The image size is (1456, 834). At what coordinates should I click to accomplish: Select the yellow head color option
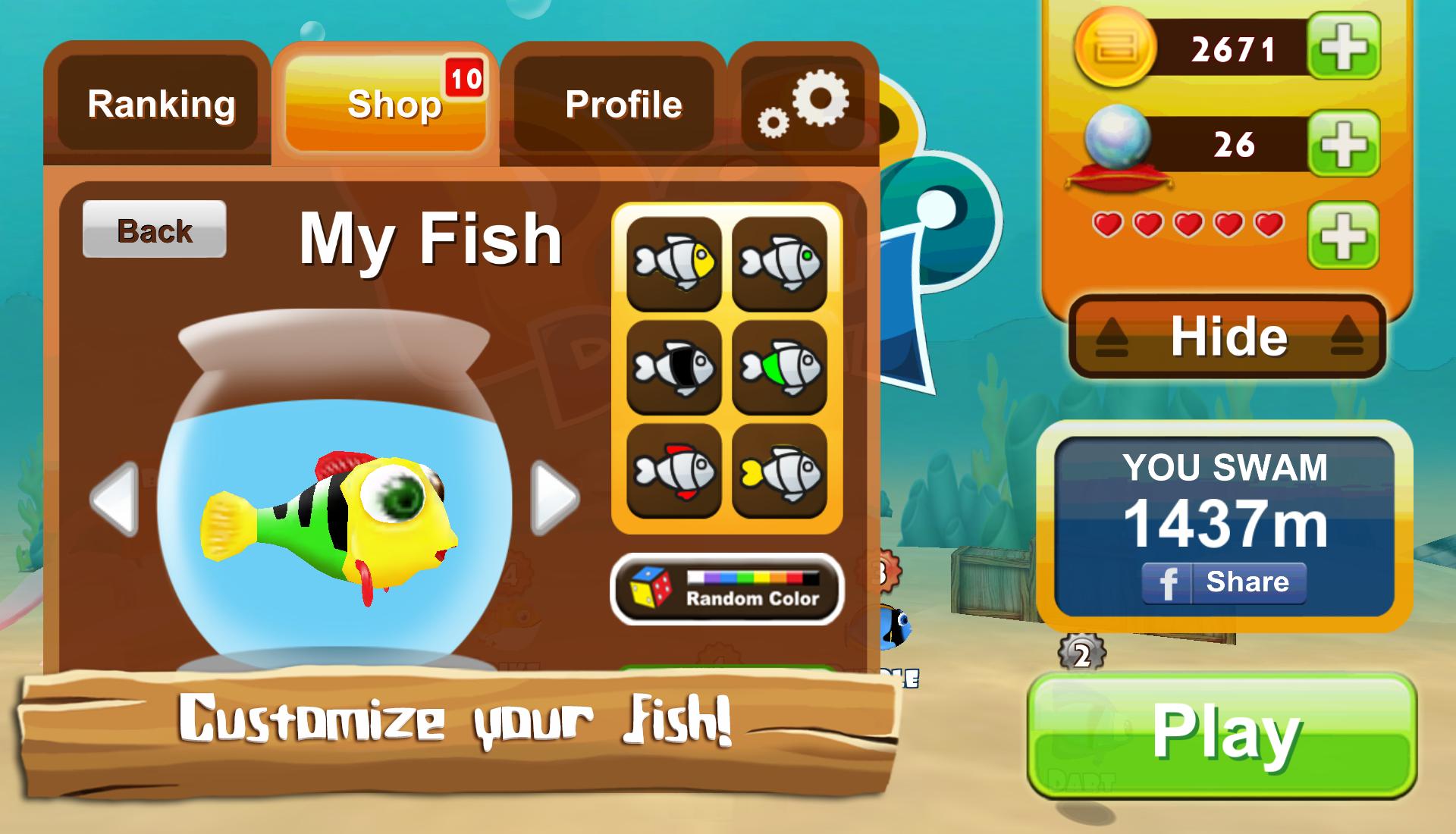pyautogui.click(x=674, y=264)
